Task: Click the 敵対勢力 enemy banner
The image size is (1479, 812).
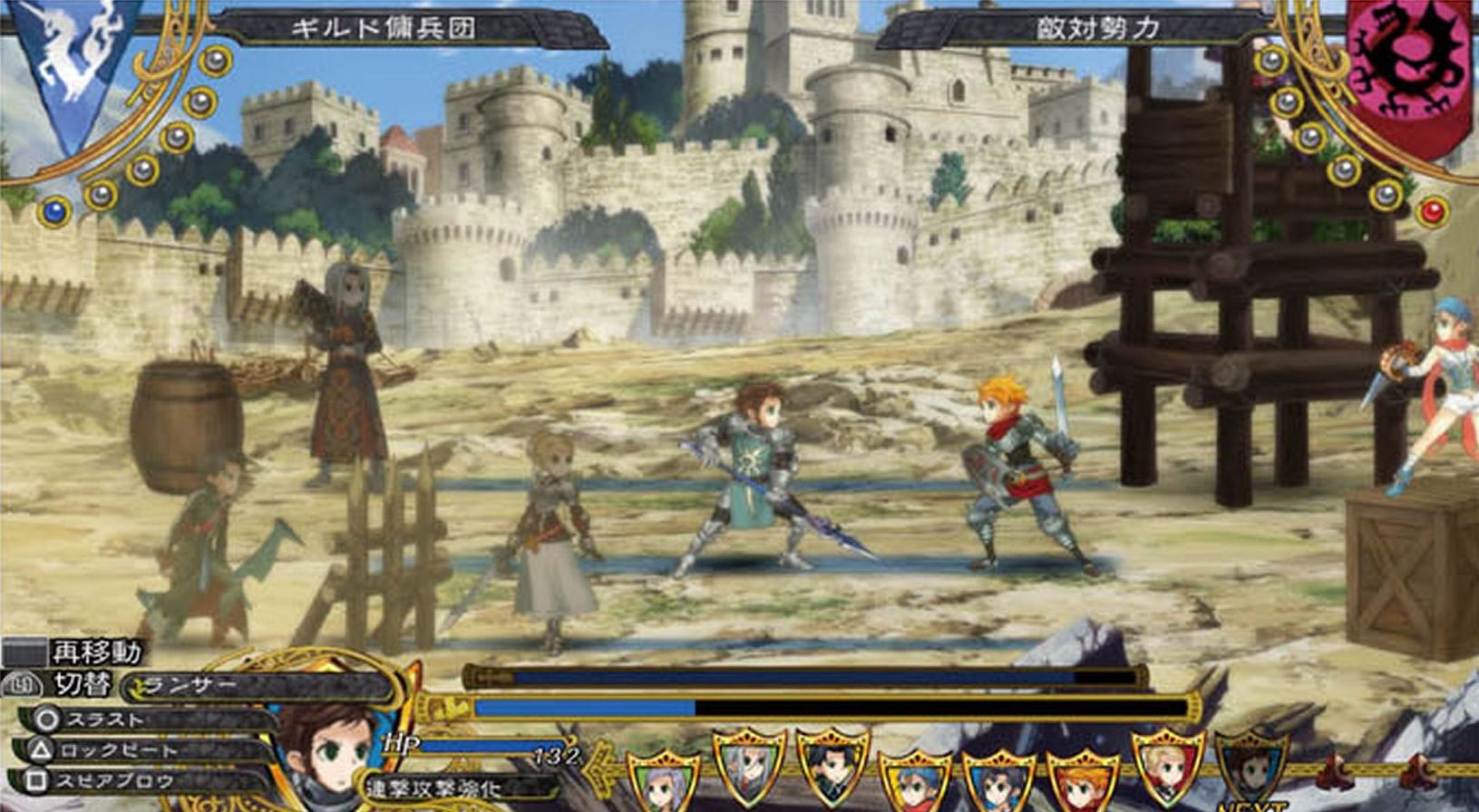Action: pos(1097,29)
